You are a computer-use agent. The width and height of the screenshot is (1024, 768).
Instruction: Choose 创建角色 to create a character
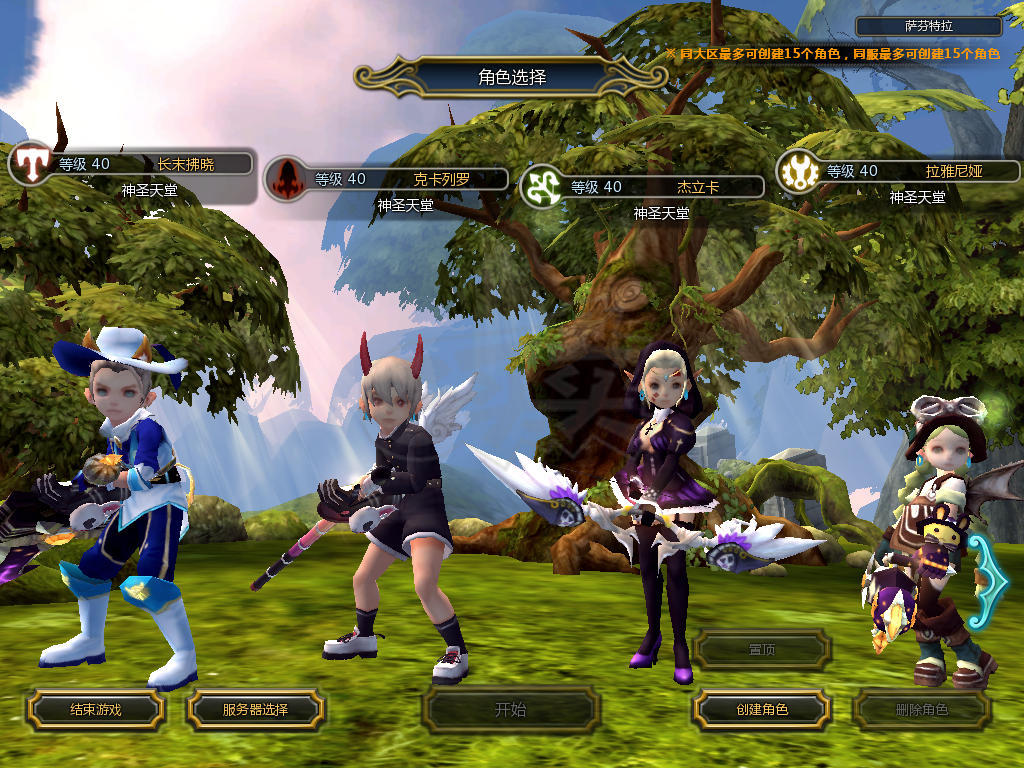[x=761, y=709]
